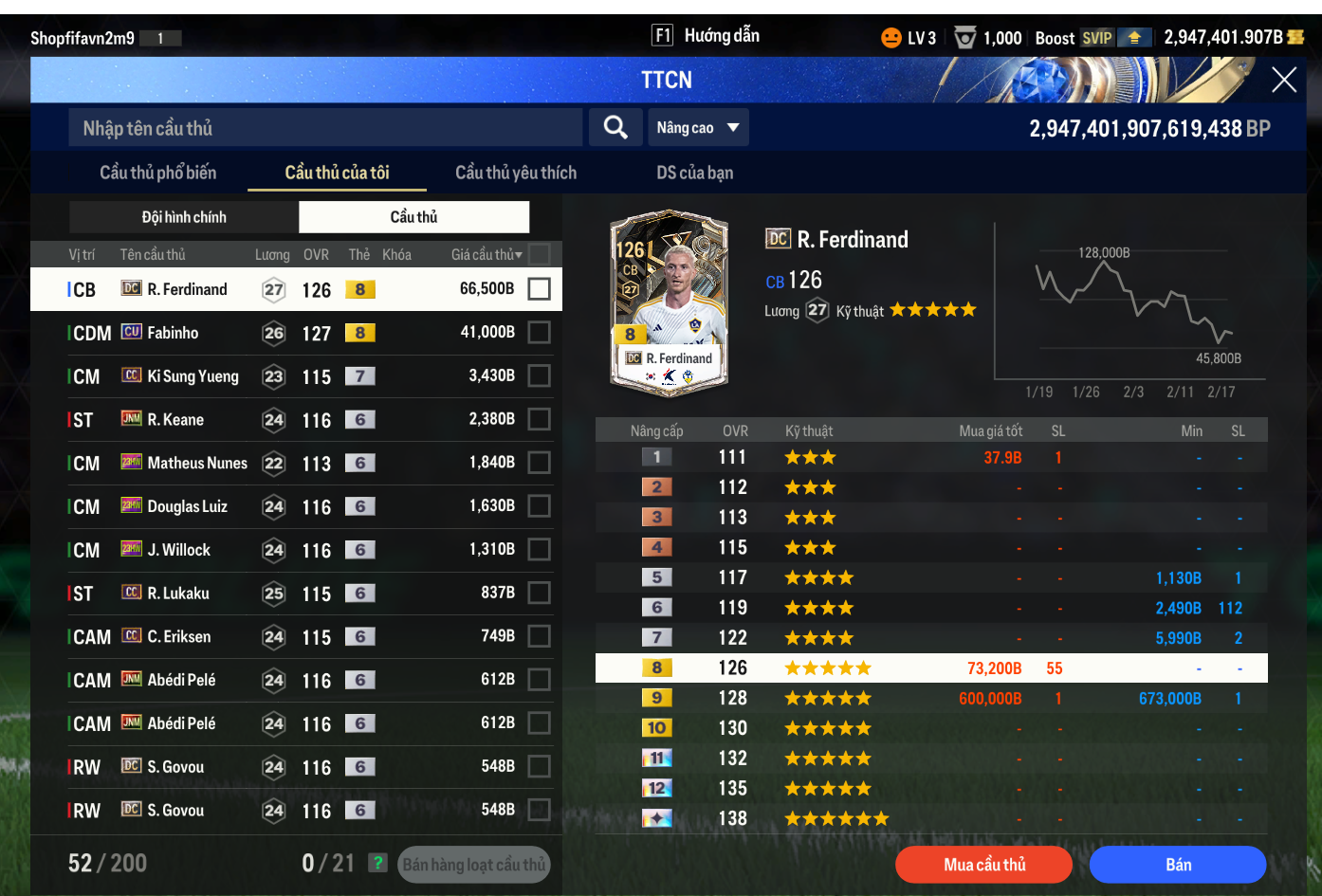Open the Nâng cao dropdown
Screen dimensions: 1322x896
pyautogui.click(x=698, y=128)
